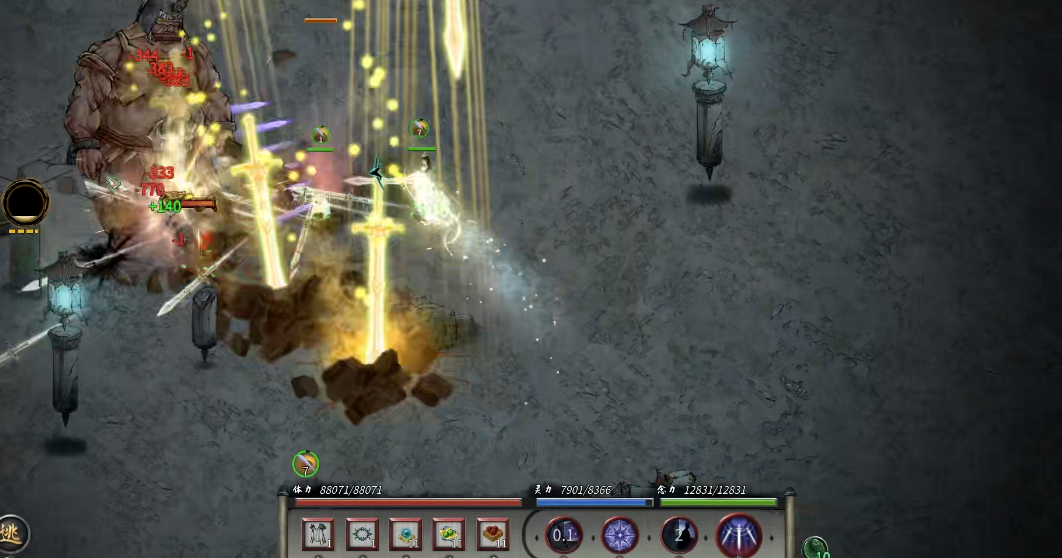Select the bead bracelet item slot

tap(362, 534)
